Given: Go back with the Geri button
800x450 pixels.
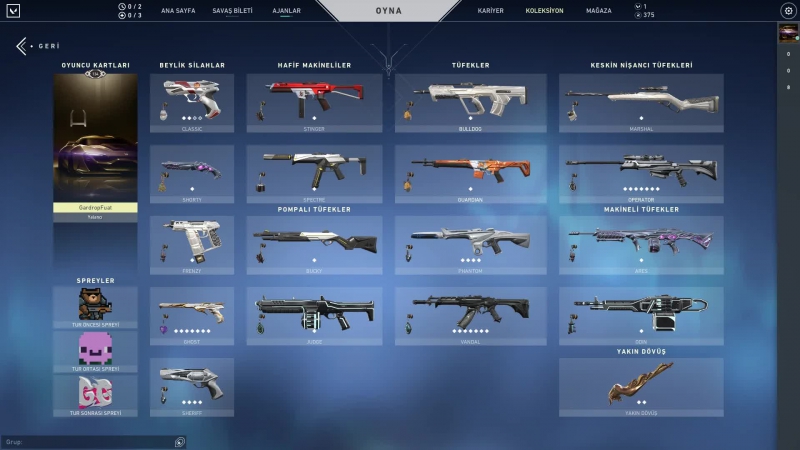Looking at the screenshot, I should tap(38, 46).
